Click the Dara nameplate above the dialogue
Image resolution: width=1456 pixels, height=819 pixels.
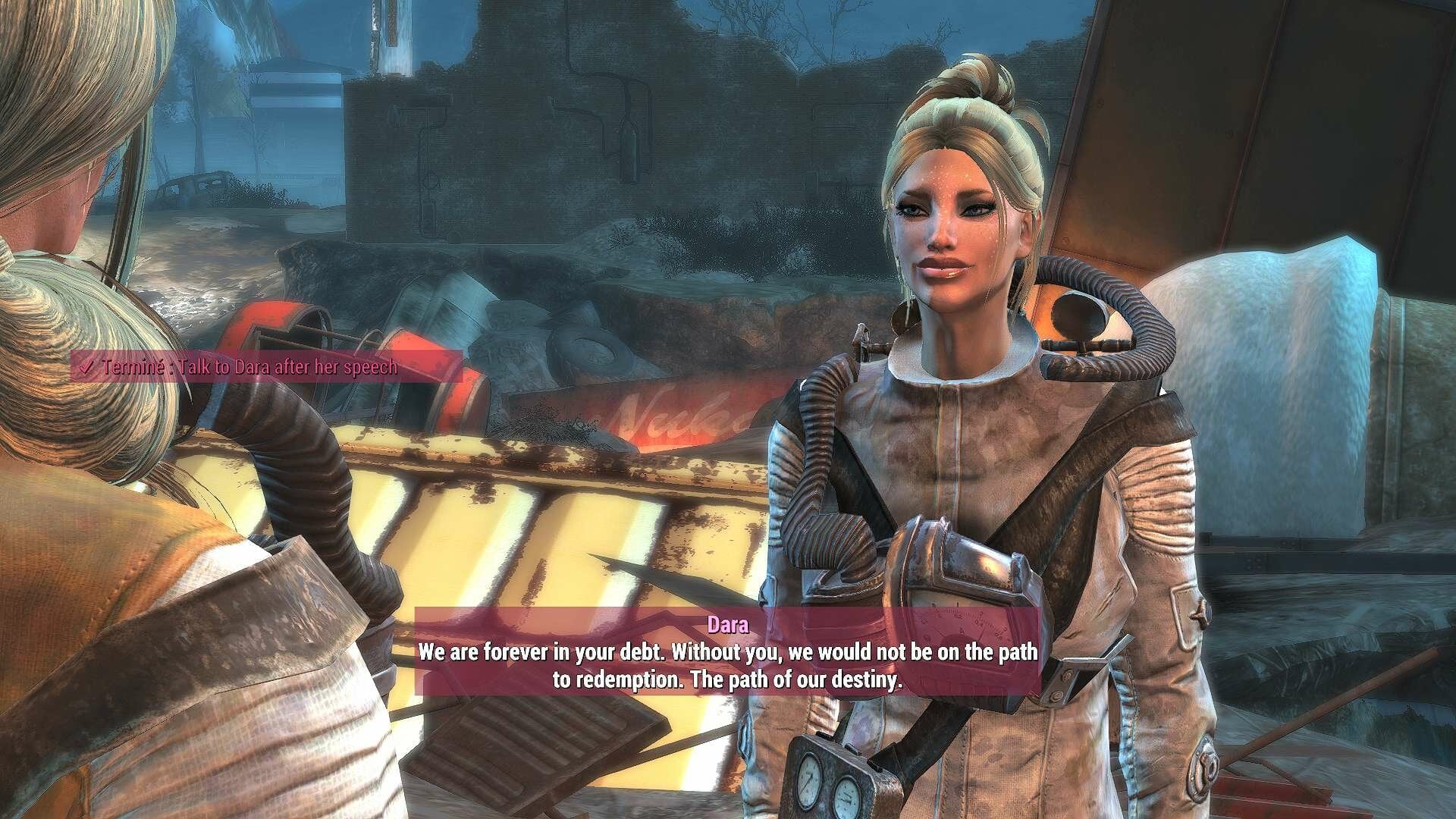(727, 623)
